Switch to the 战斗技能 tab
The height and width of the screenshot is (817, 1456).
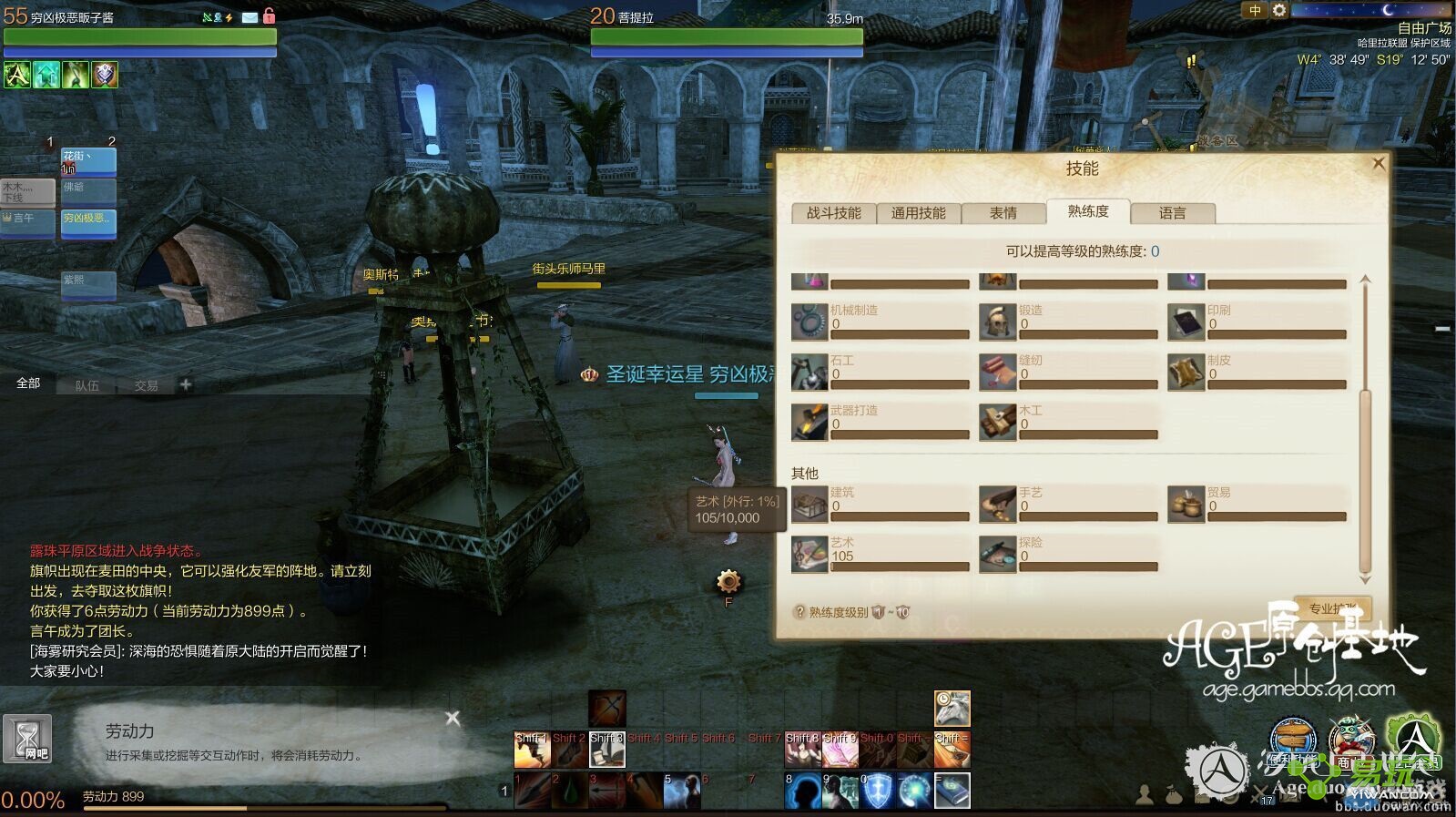click(x=833, y=213)
